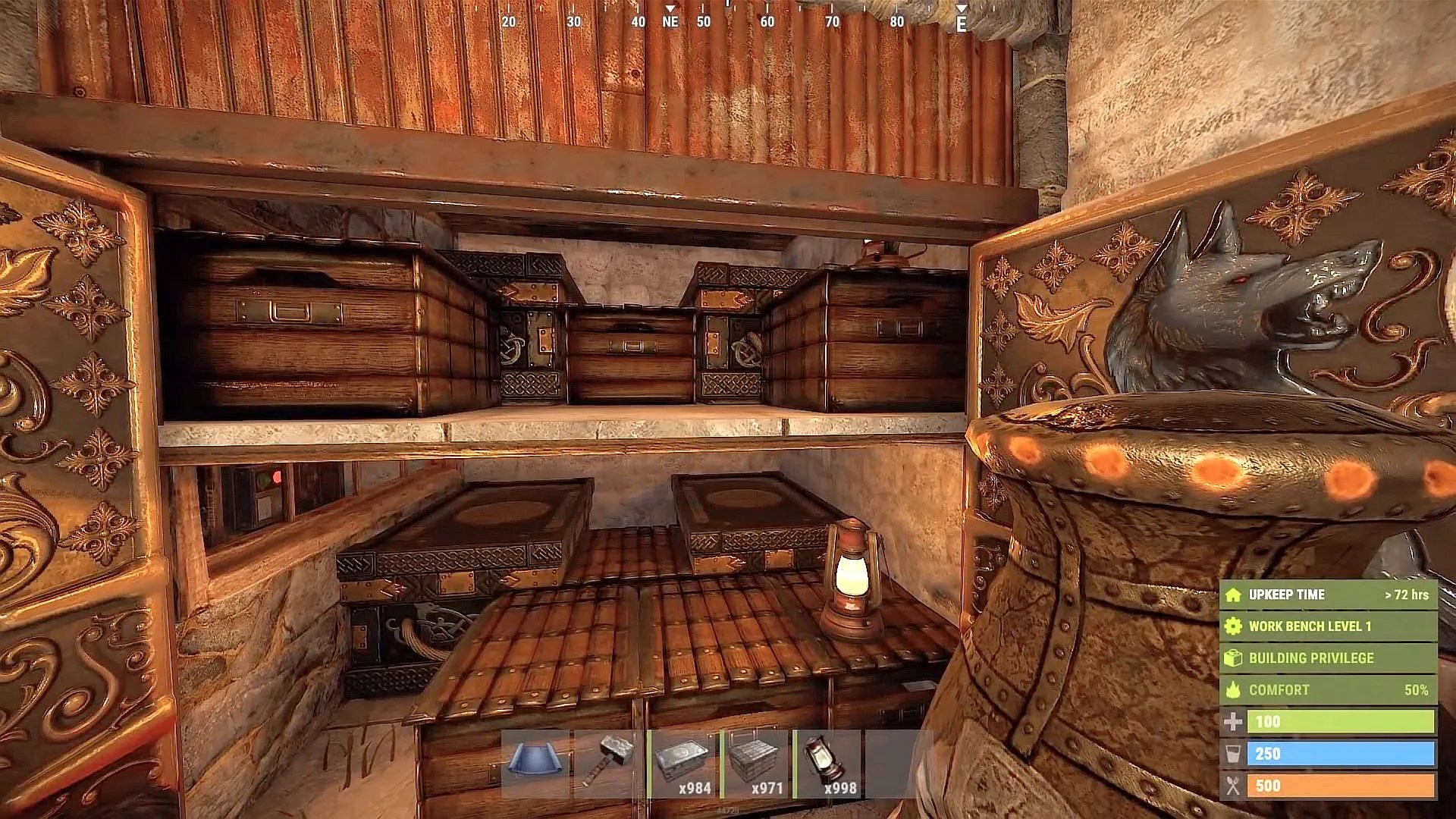This screenshot has width=1456, height=819.
Task: Select the lantern stack x998
Action: 828,763
